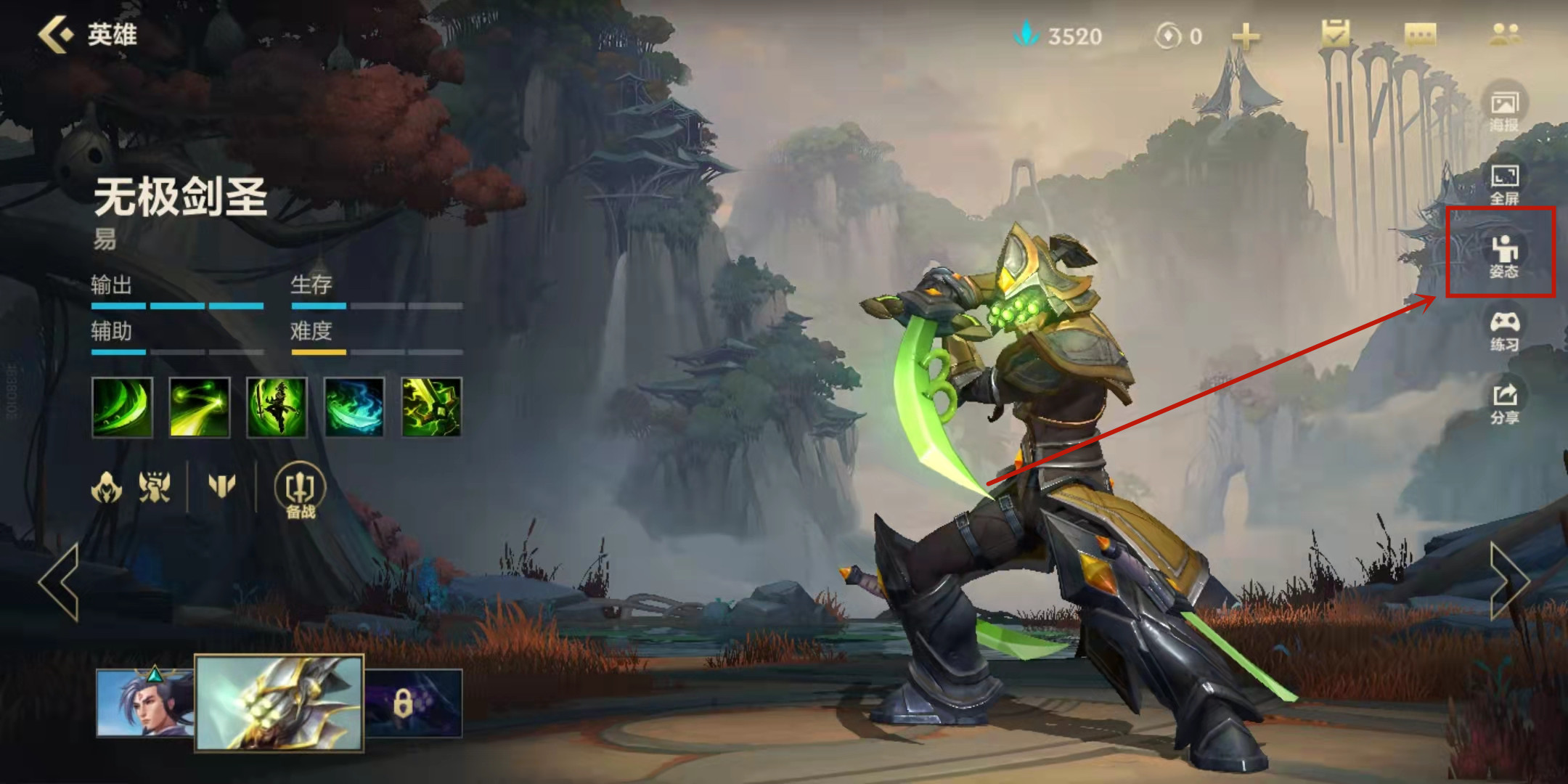Image resolution: width=1568 pixels, height=784 pixels.
Task: Show the previous hero with left arrow
Action: [60, 581]
